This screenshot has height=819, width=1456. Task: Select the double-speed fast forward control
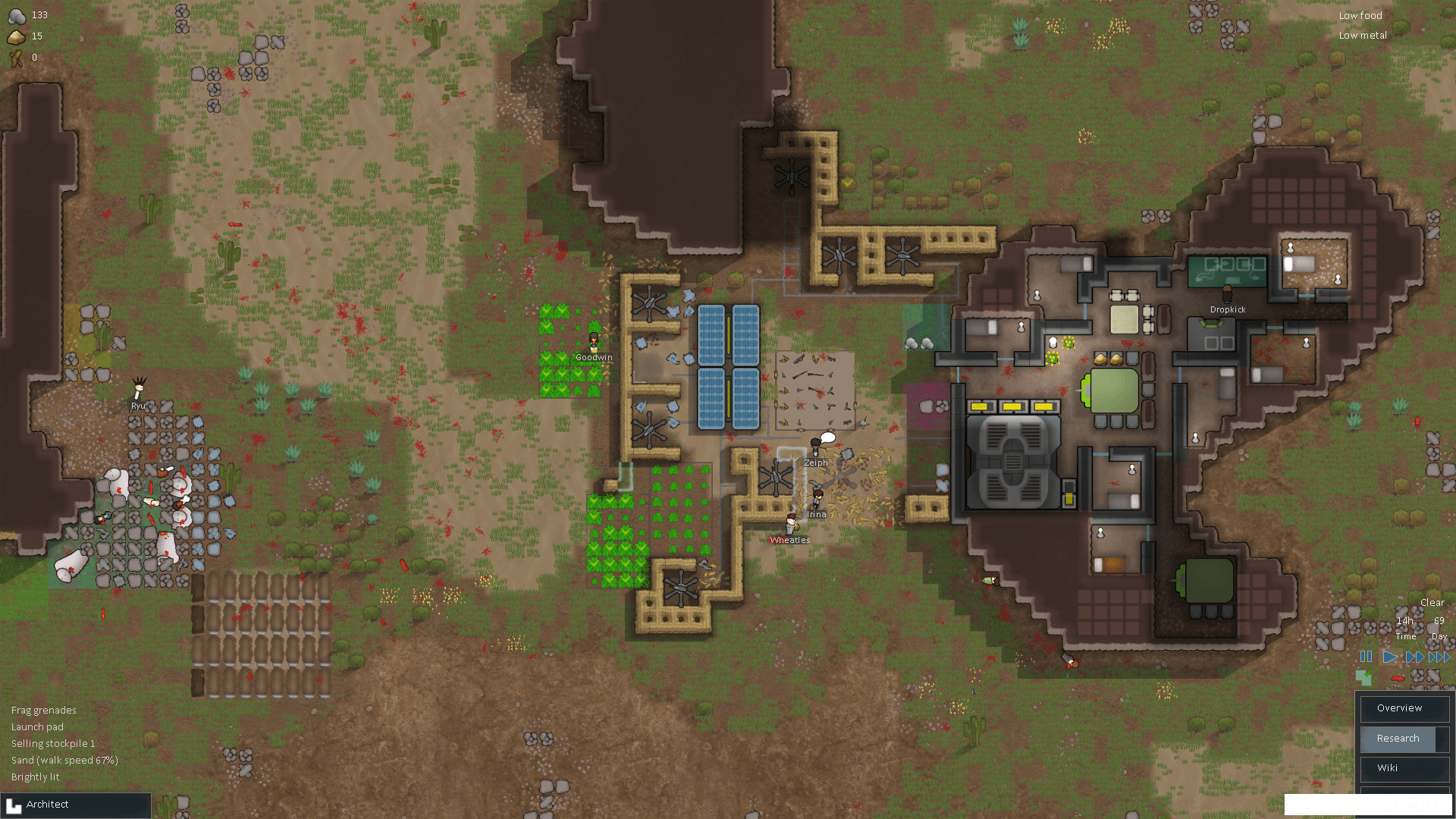pyautogui.click(x=1415, y=657)
